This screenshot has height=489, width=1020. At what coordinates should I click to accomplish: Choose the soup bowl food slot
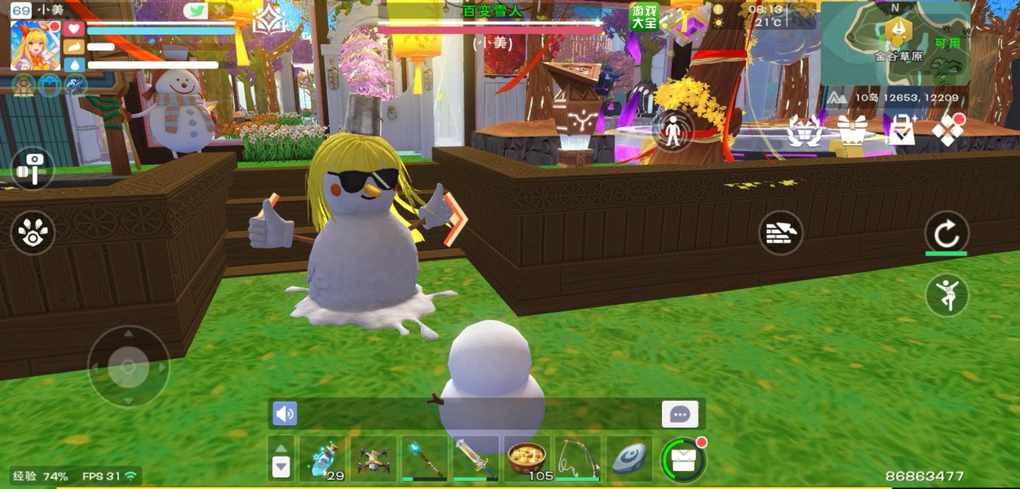526,458
